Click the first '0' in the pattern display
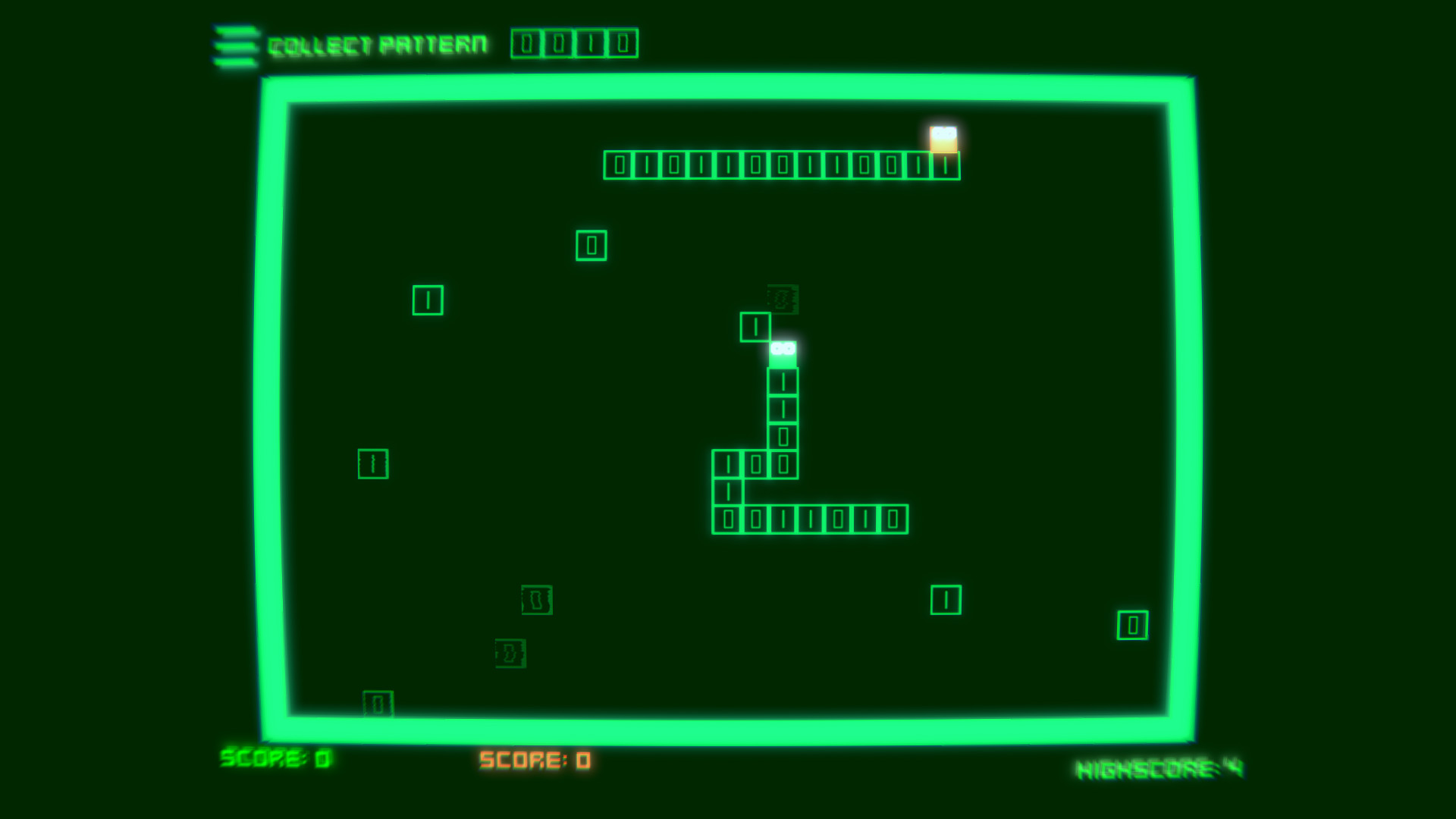 click(524, 43)
